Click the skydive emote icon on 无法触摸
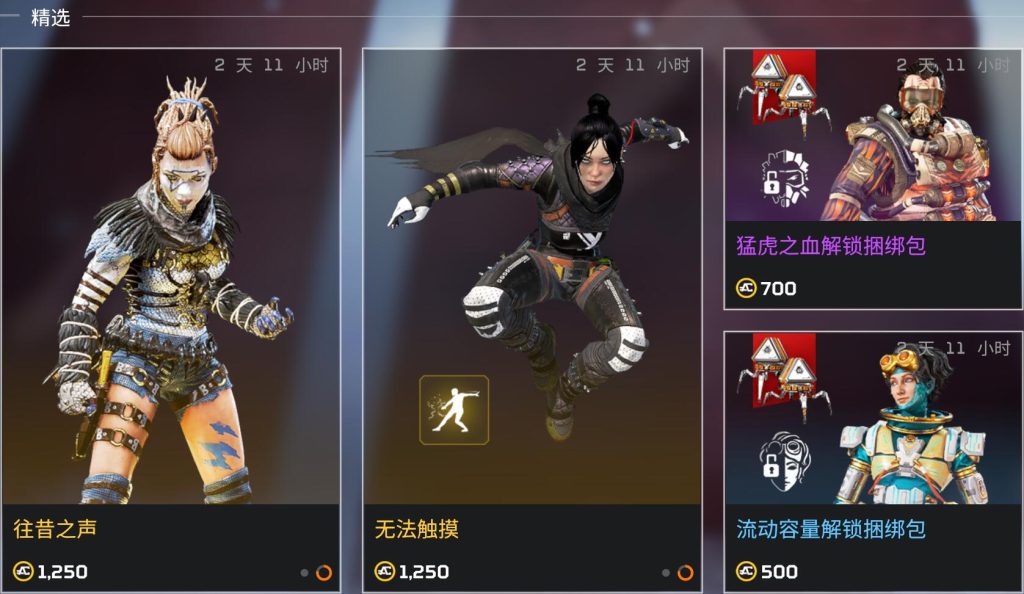This screenshot has height=594, width=1024. click(x=453, y=410)
